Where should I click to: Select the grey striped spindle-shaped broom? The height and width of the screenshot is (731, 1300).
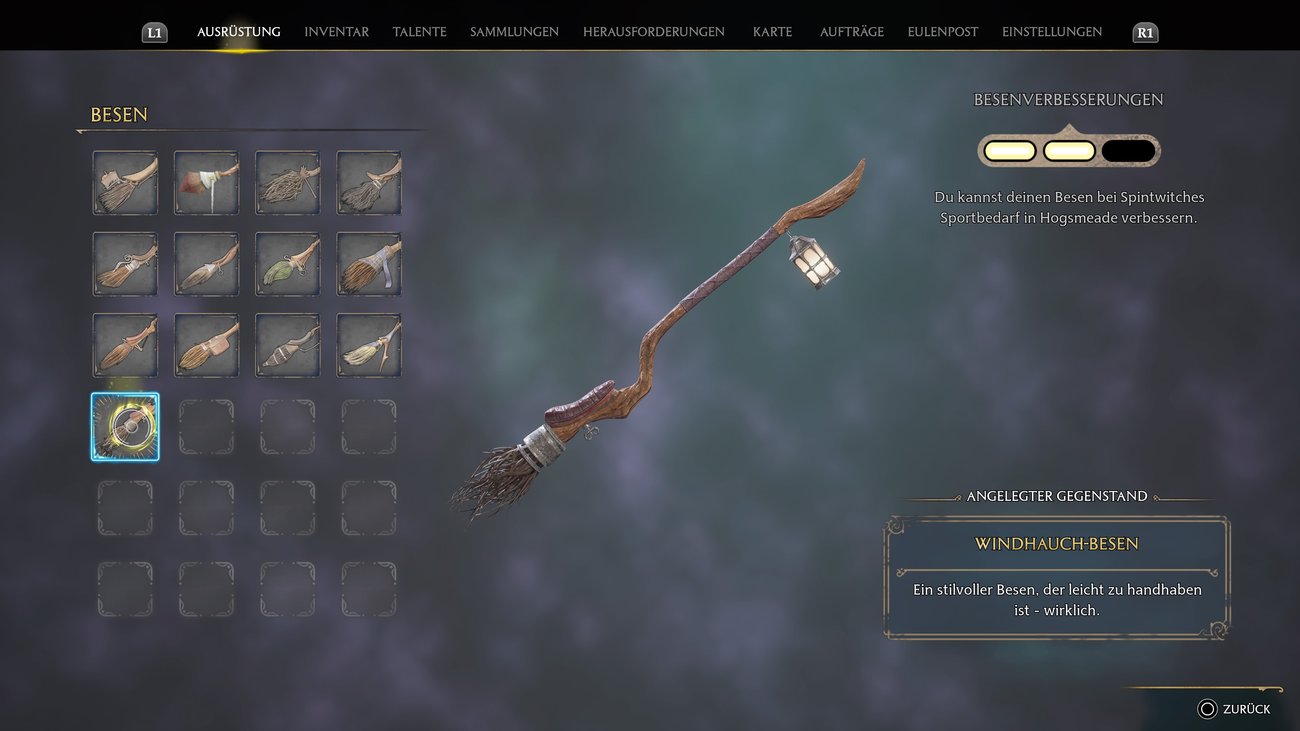coord(288,346)
